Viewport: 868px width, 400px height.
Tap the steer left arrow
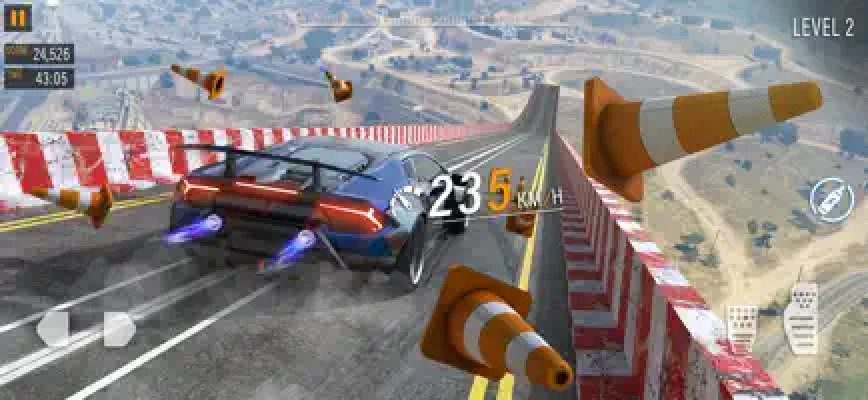[x=54, y=328]
